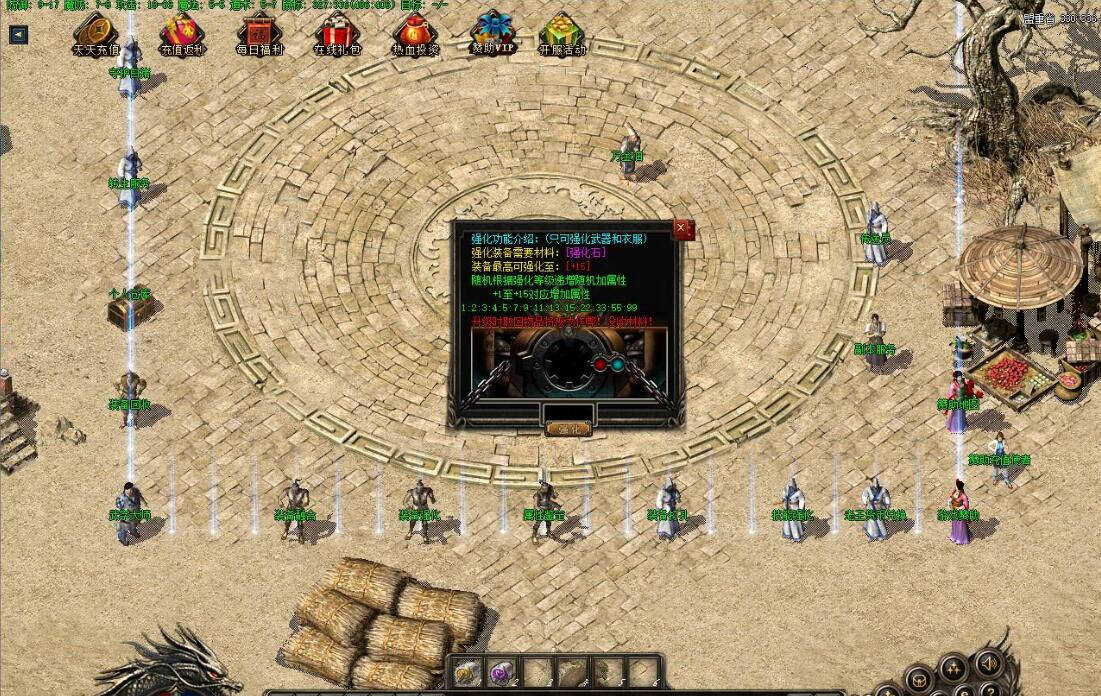This screenshot has height=696, width=1101.
Task: Open the 充值返利 recharge rebate icon
Action: pos(184,35)
